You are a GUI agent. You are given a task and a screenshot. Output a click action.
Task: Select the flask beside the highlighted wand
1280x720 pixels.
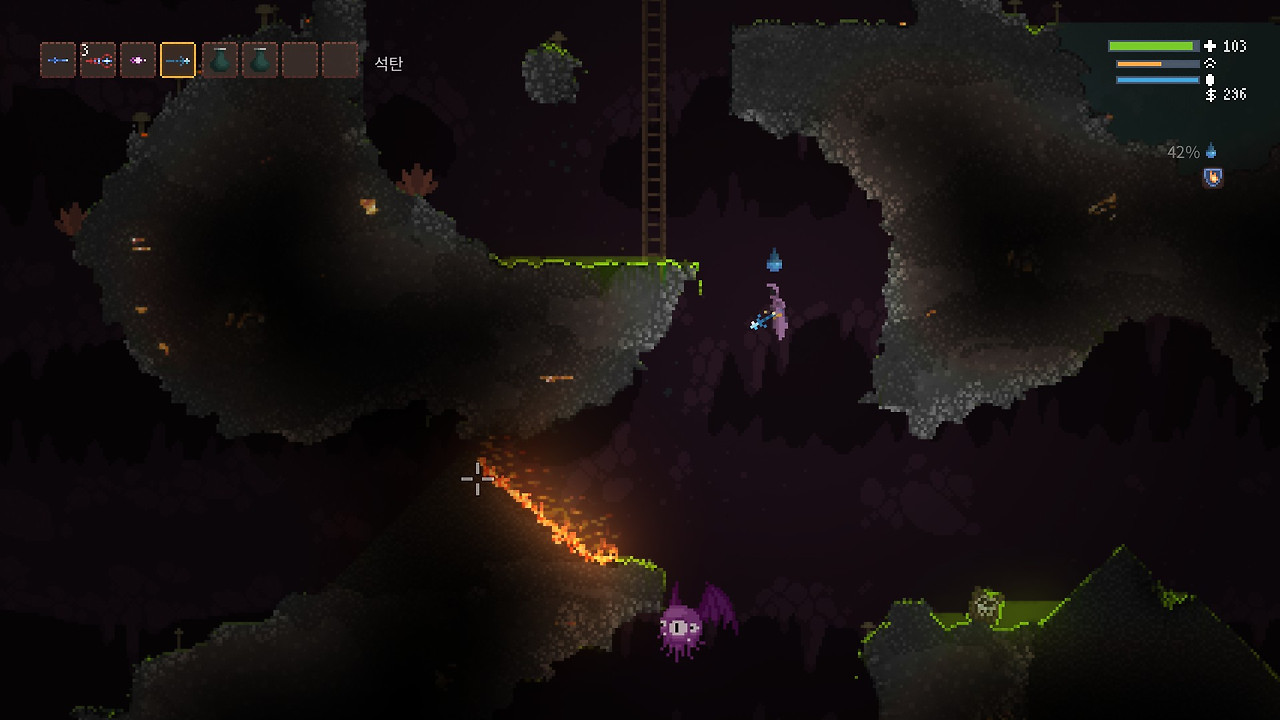click(x=219, y=61)
